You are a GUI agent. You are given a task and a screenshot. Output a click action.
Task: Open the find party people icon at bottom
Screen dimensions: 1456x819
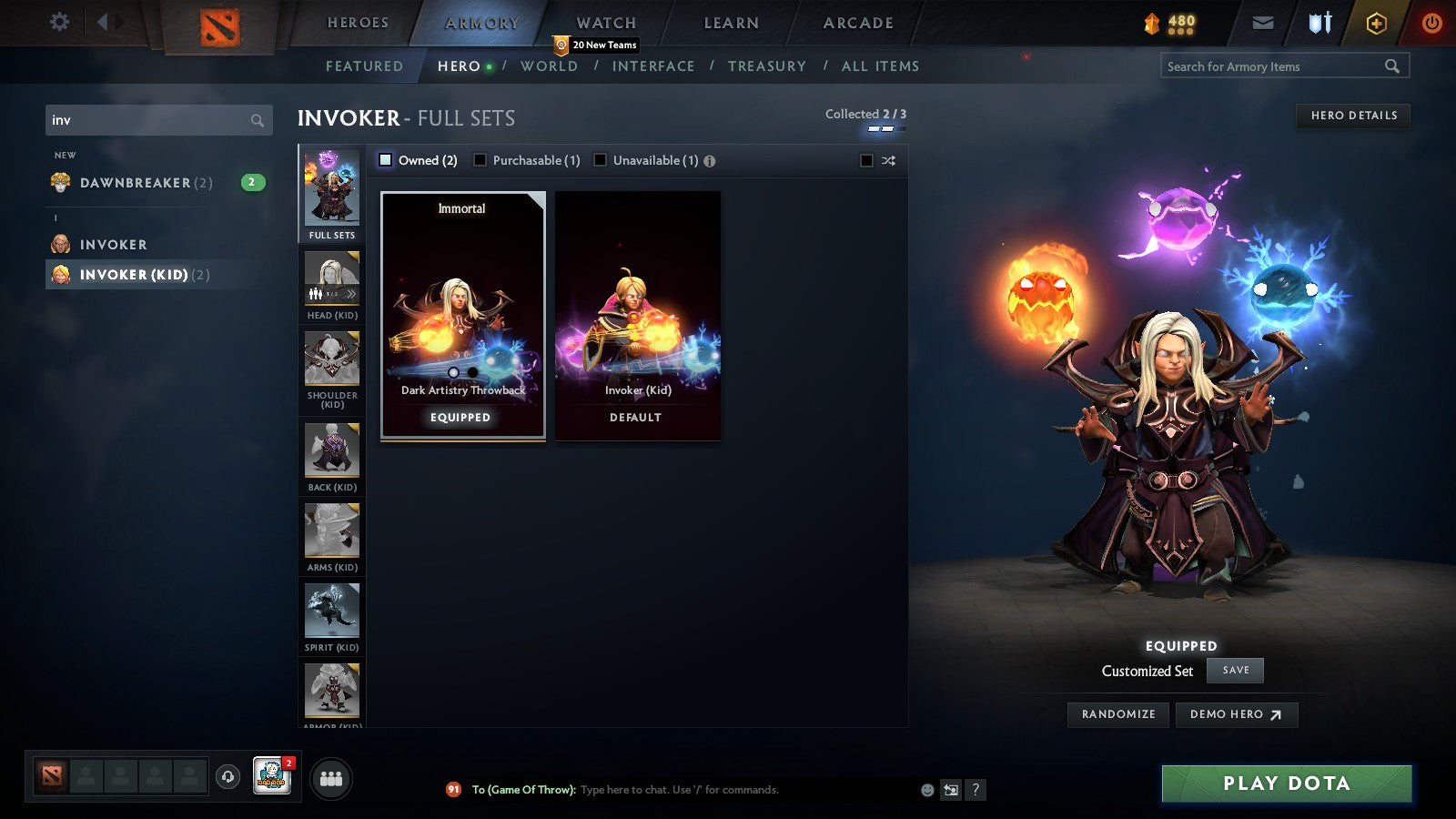tap(332, 777)
